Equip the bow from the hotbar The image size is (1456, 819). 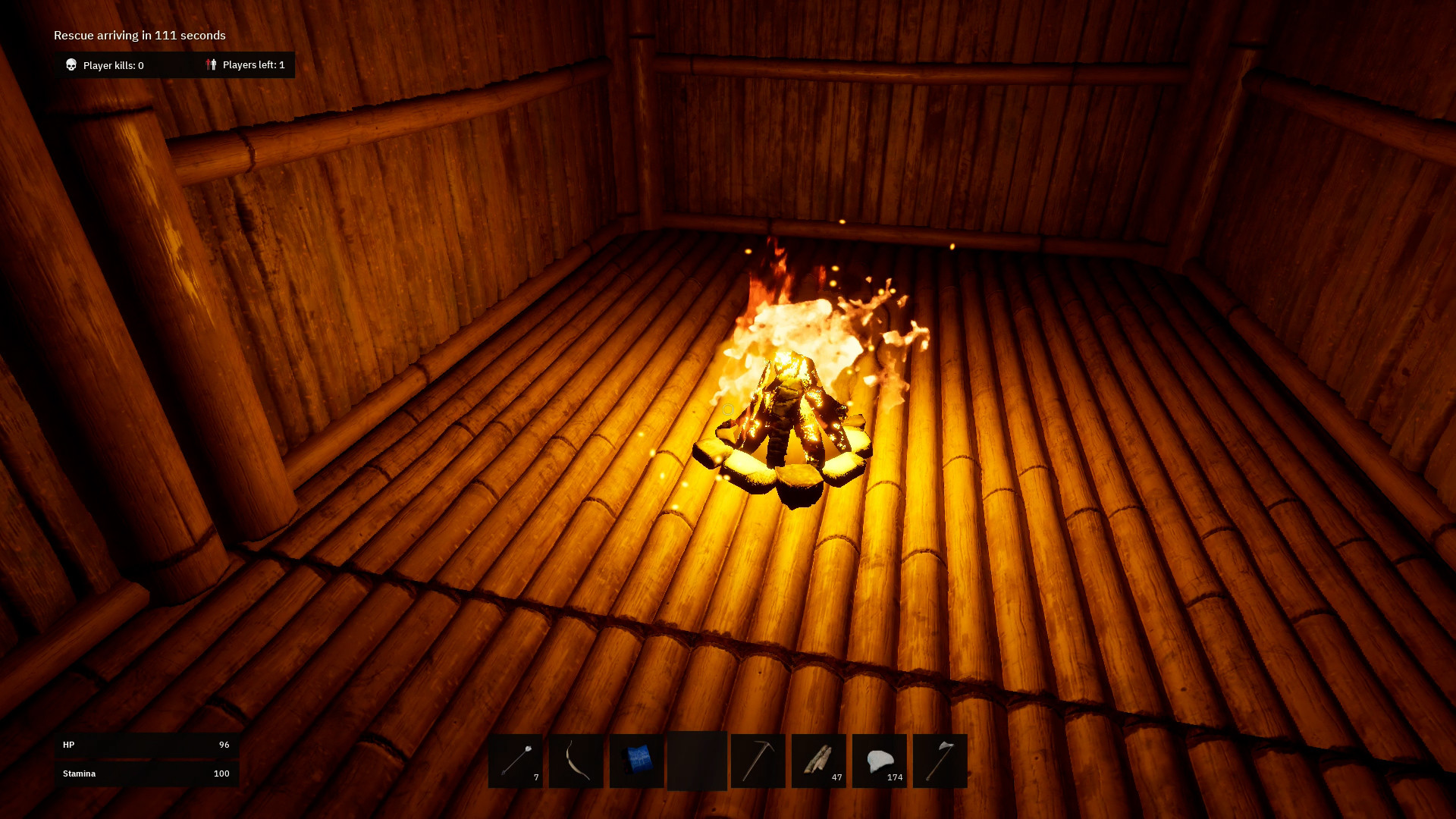576,761
